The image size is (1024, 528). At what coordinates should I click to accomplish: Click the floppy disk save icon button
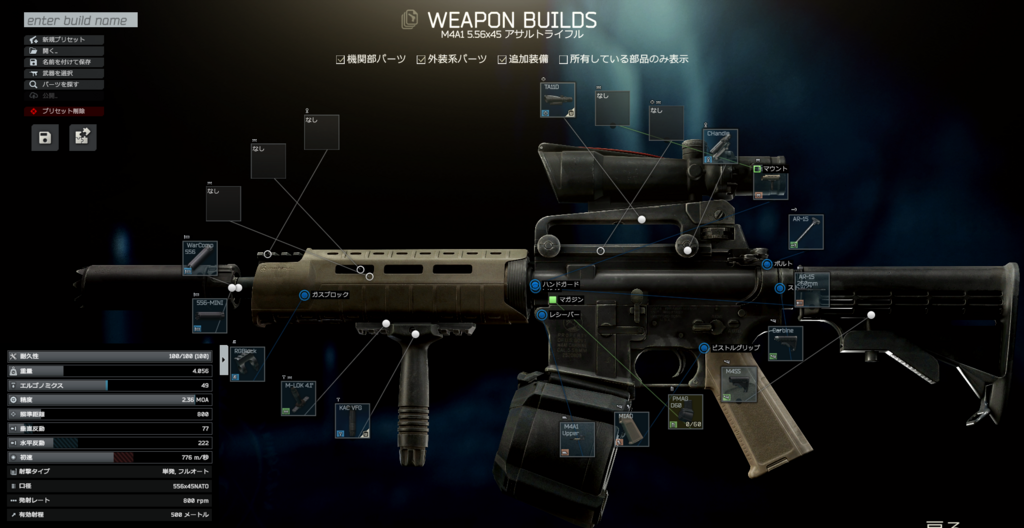click(45, 138)
